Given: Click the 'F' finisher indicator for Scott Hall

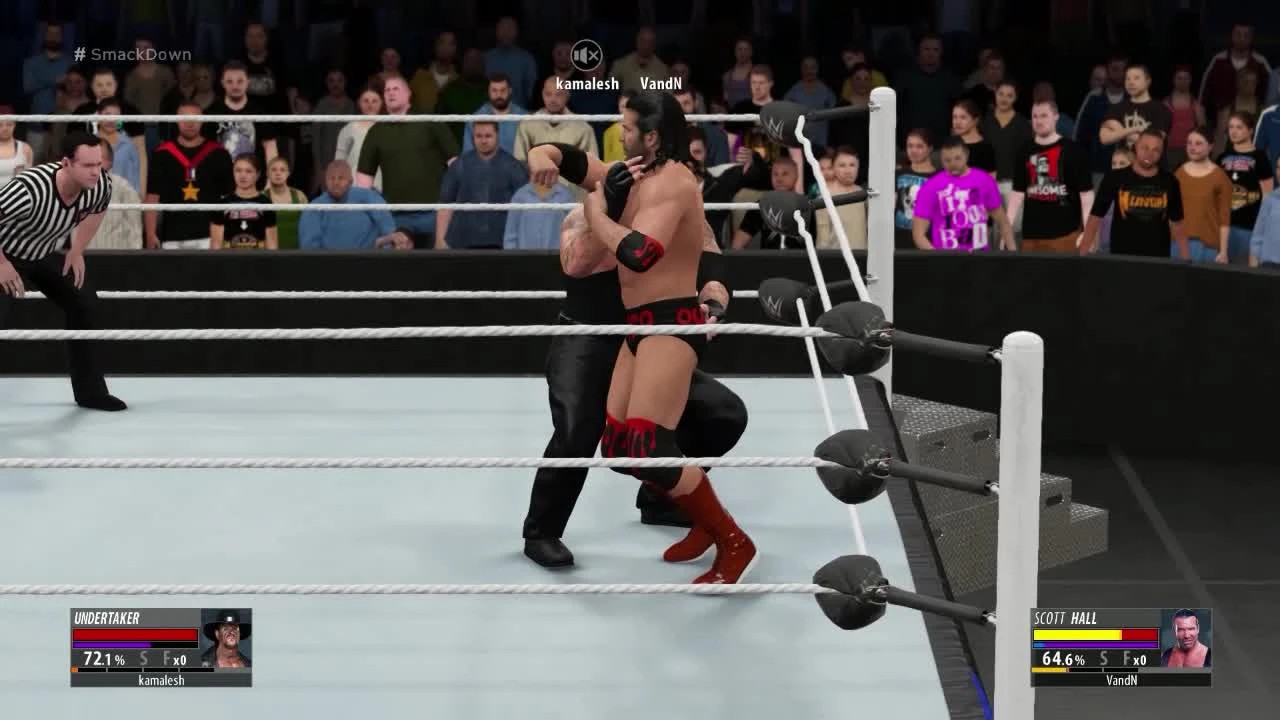Looking at the screenshot, I should click(1125, 659).
